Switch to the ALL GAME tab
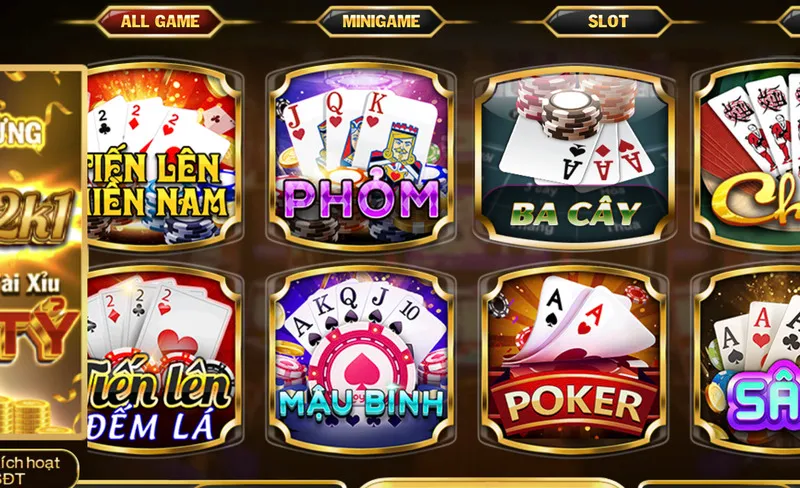Image resolution: width=800 pixels, height=488 pixels. (160, 21)
